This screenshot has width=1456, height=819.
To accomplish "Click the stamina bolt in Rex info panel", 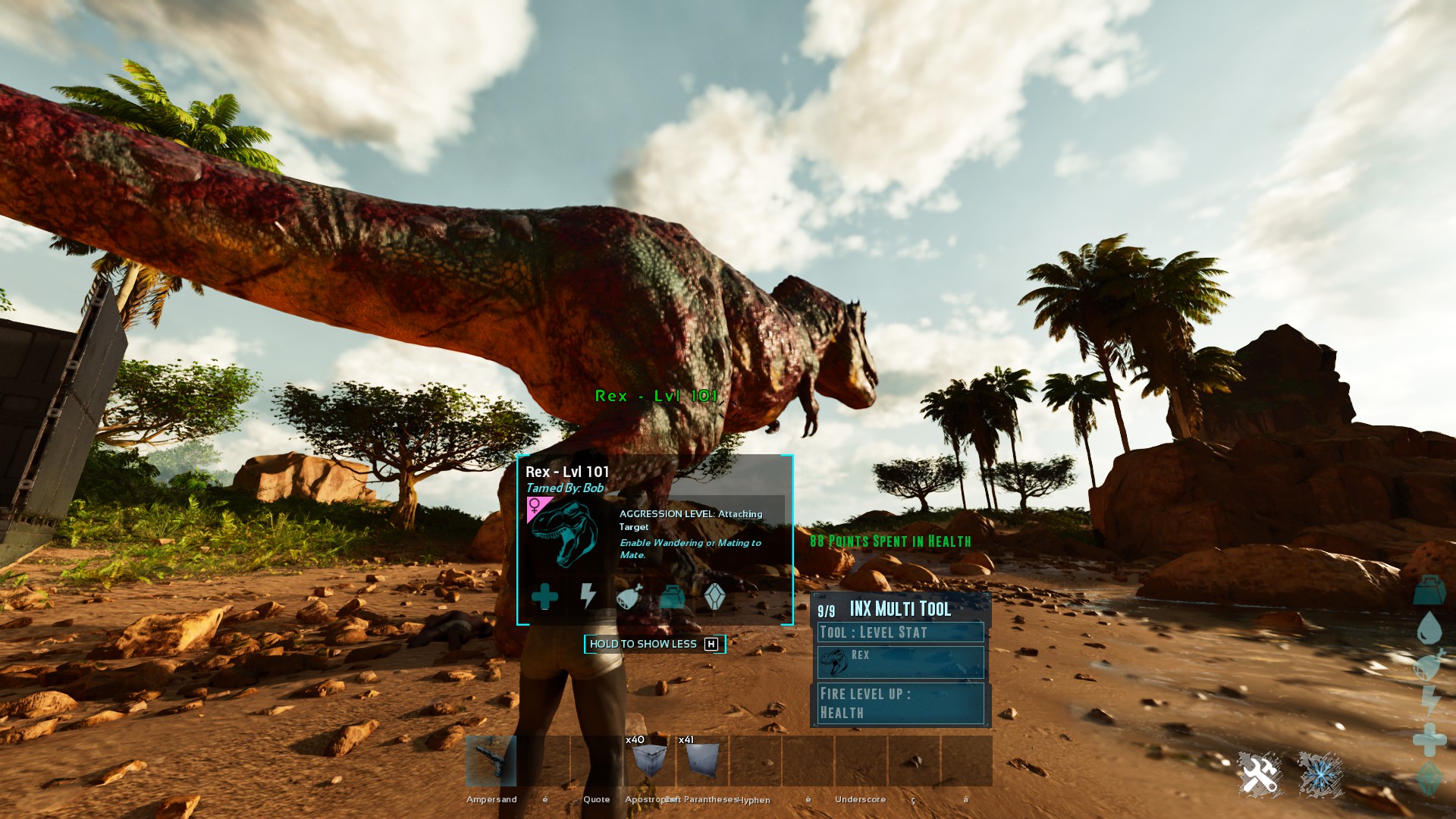I will tap(588, 596).
